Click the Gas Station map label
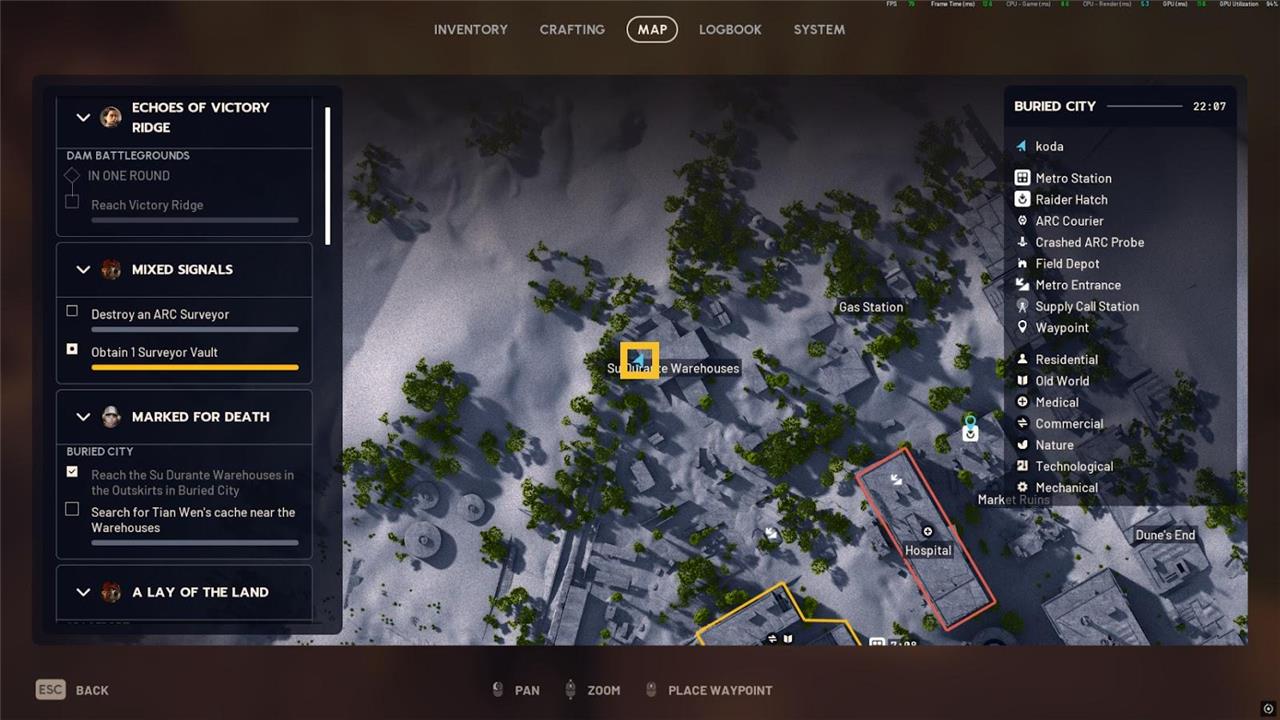The image size is (1280, 720). [870, 307]
